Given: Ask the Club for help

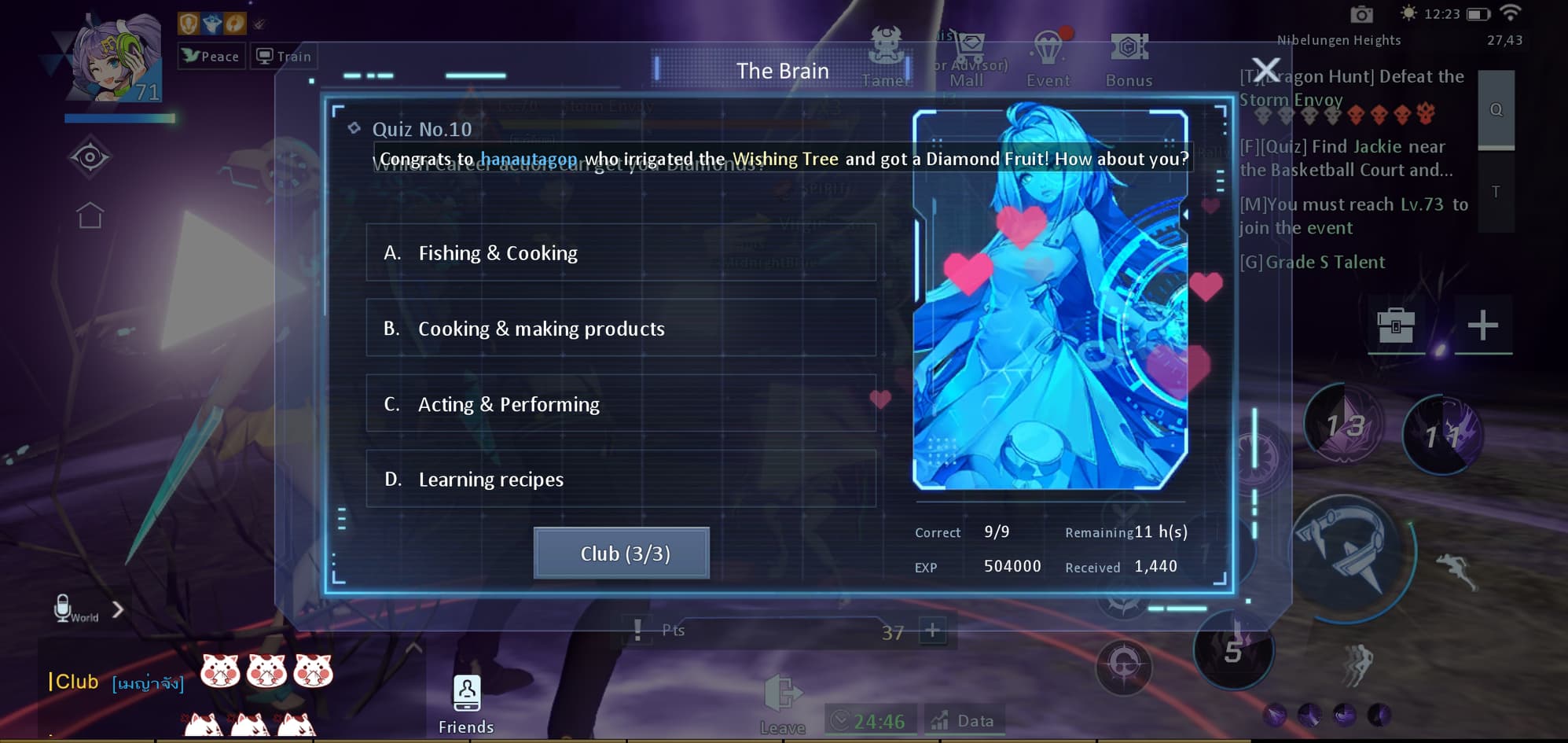Looking at the screenshot, I should click(621, 554).
